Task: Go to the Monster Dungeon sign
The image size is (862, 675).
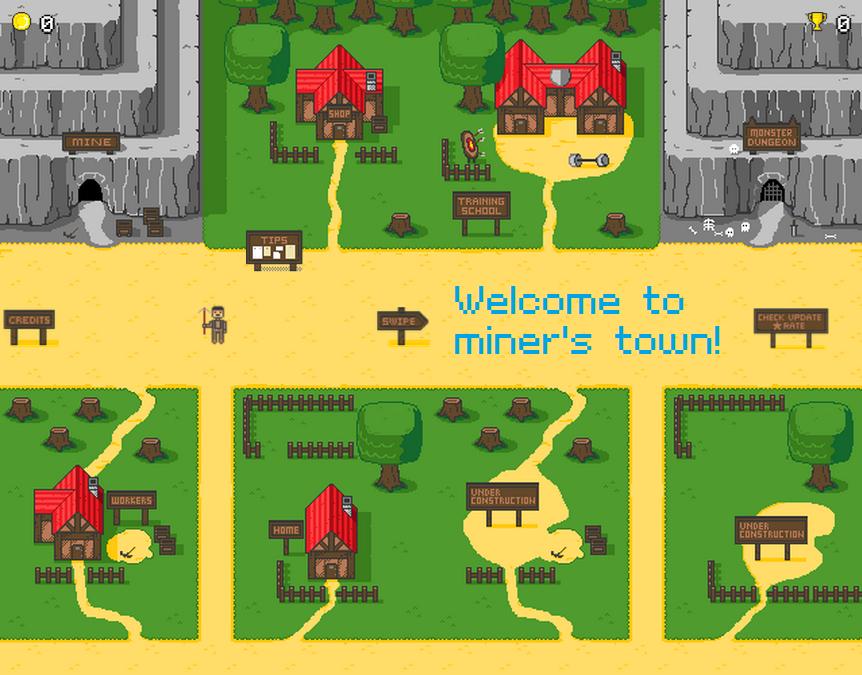Action: click(x=771, y=137)
